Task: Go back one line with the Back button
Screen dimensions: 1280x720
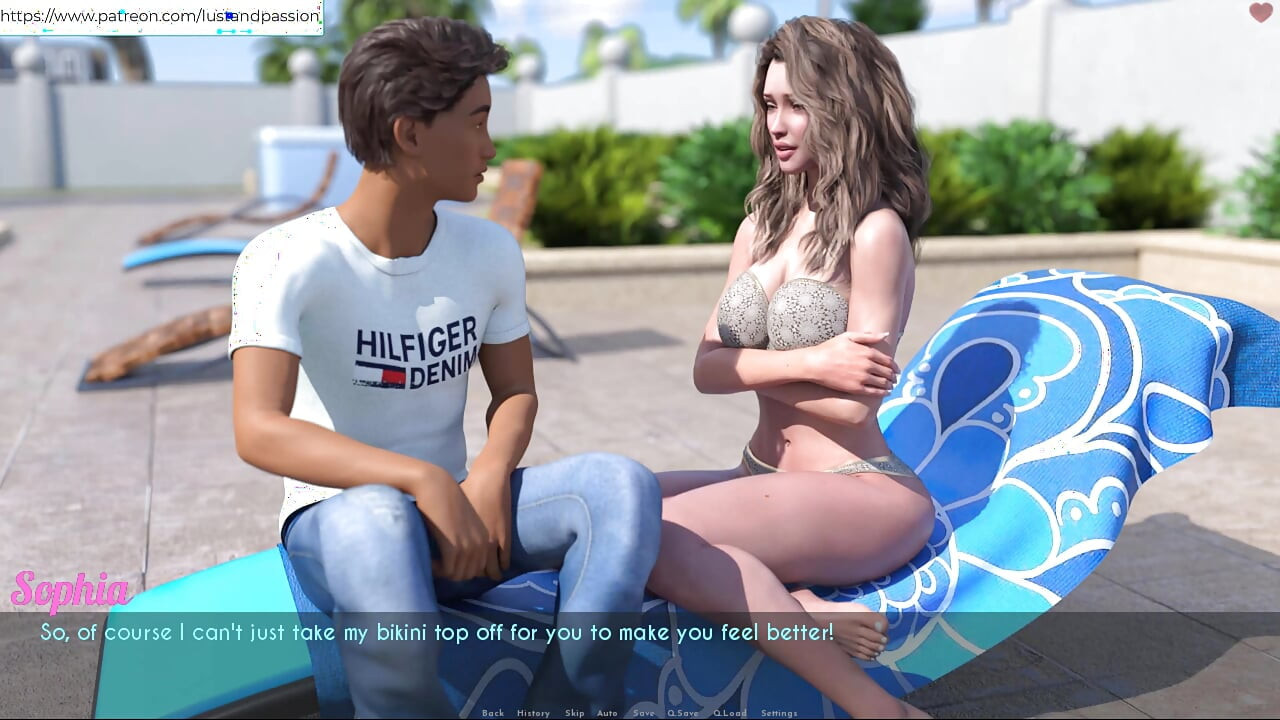Action: (x=493, y=713)
